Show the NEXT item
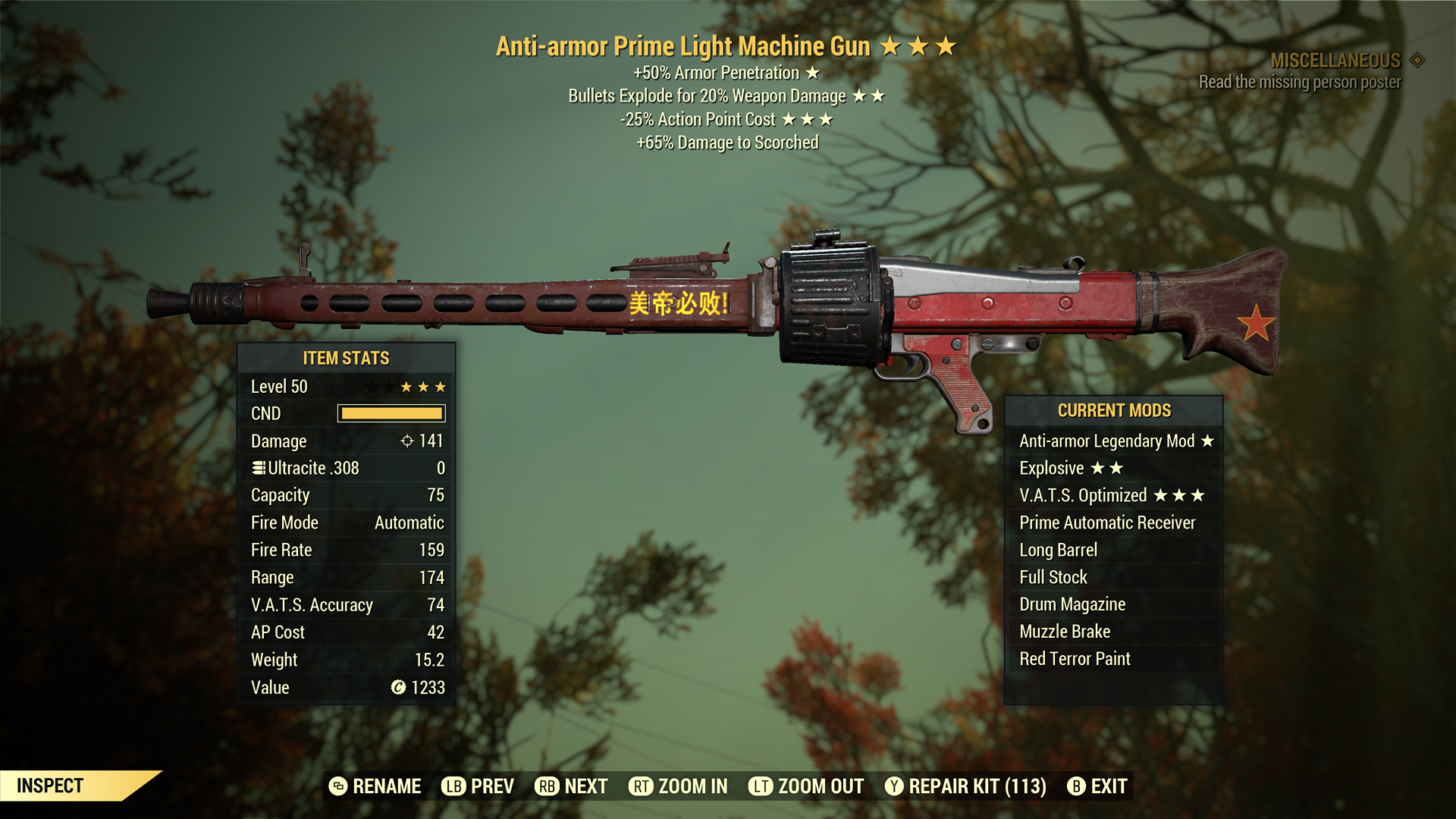The image size is (1456, 819). point(572,786)
